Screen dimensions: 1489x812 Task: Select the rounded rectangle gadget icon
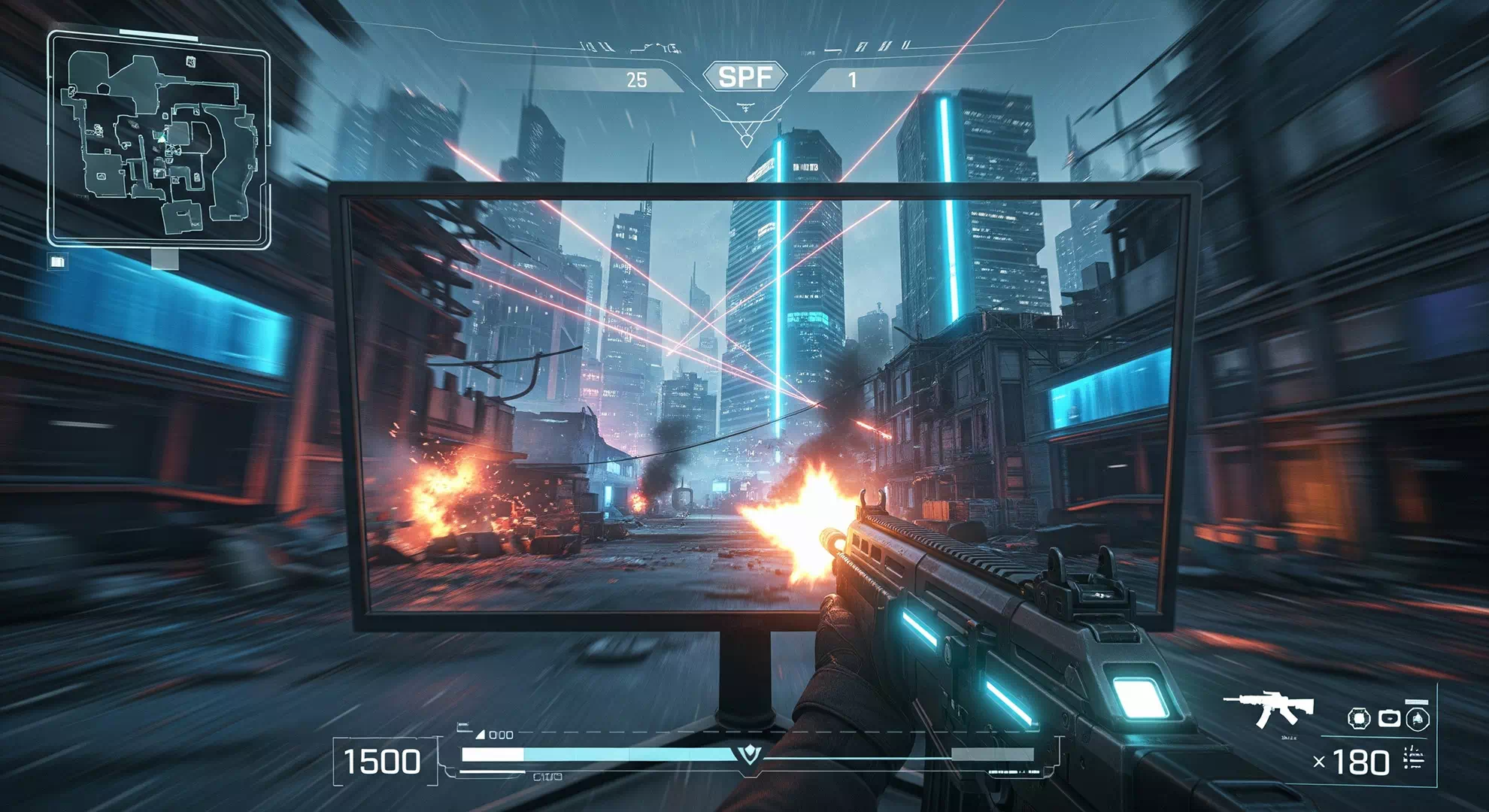coord(1389,719)
